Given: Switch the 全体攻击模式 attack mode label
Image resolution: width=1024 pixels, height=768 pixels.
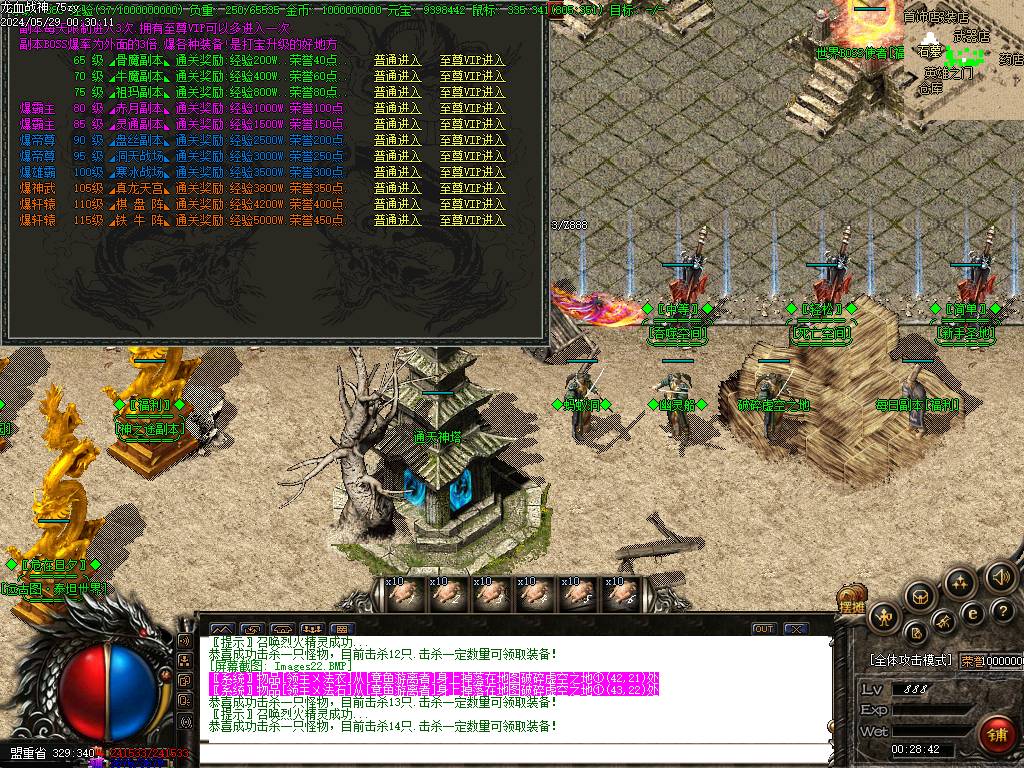Looking at the screenshot, I should (912, 661).
